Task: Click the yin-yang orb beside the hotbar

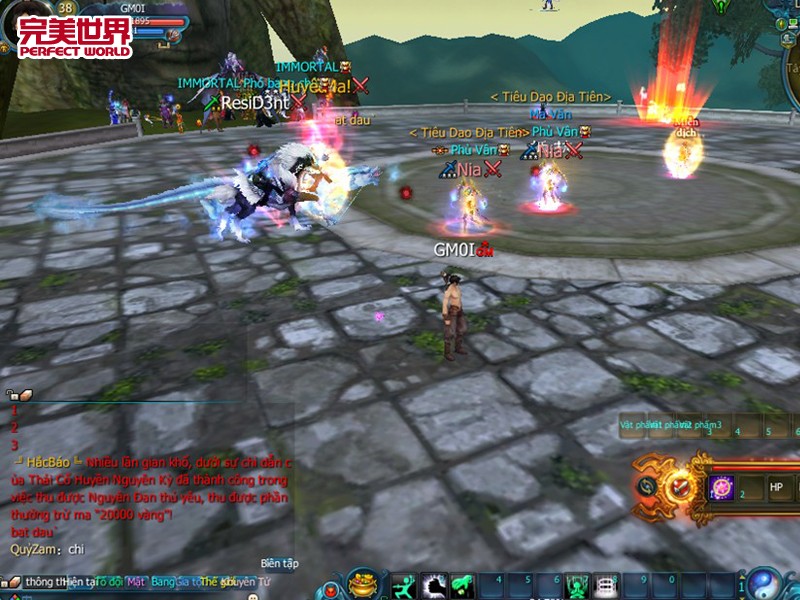Action: [766, 584]
